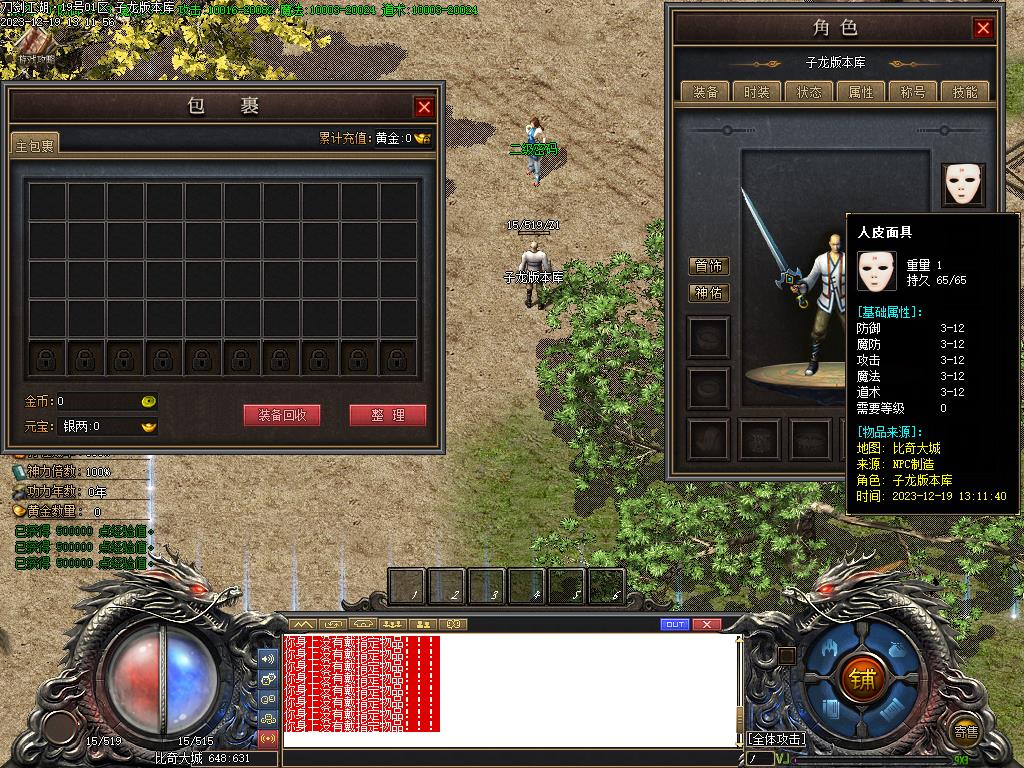This screenshot has height=768, width=1024.
Task: View the 技能 skills tab
Action: (965, 91)
